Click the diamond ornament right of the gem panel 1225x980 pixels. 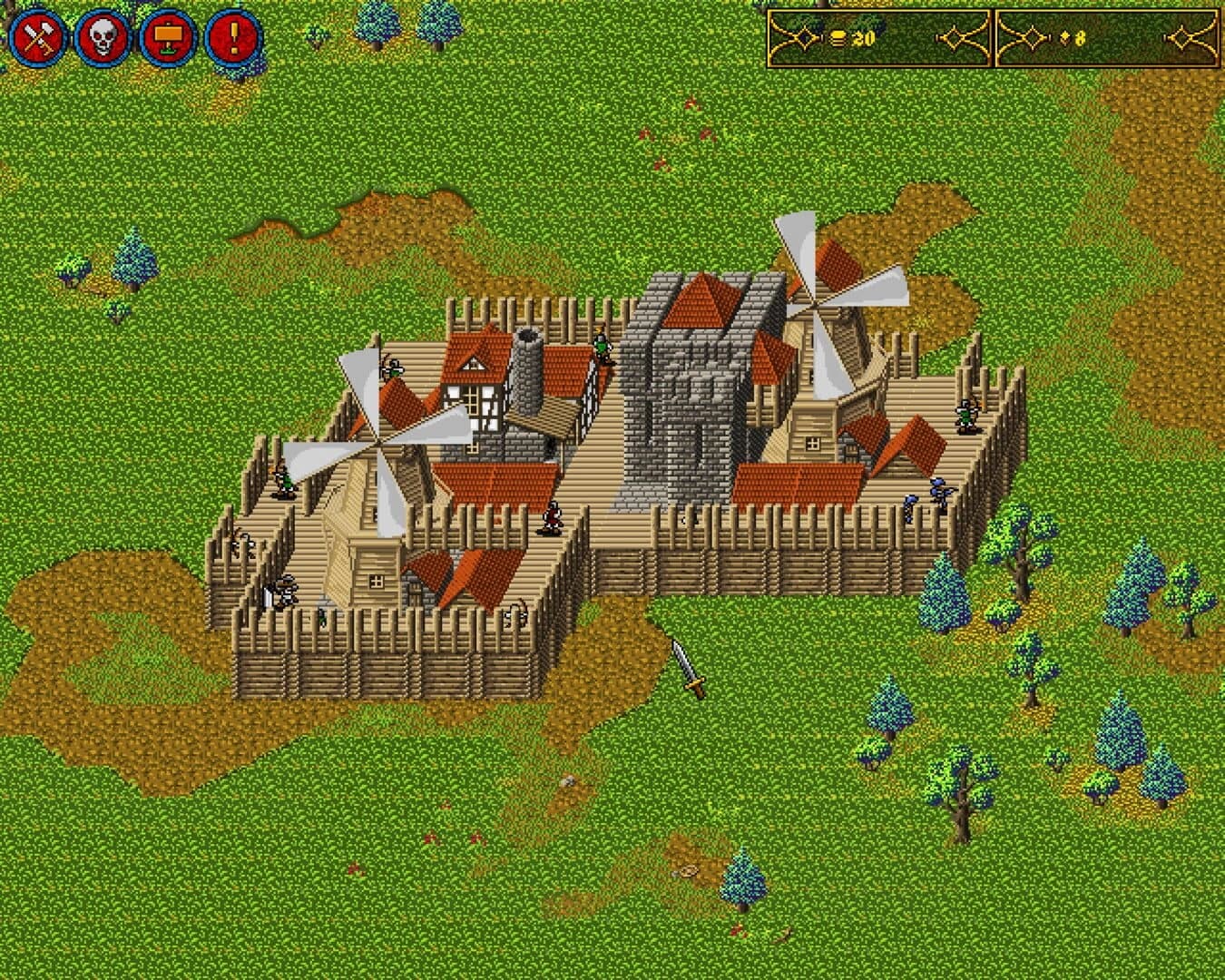pos(1181,37)
